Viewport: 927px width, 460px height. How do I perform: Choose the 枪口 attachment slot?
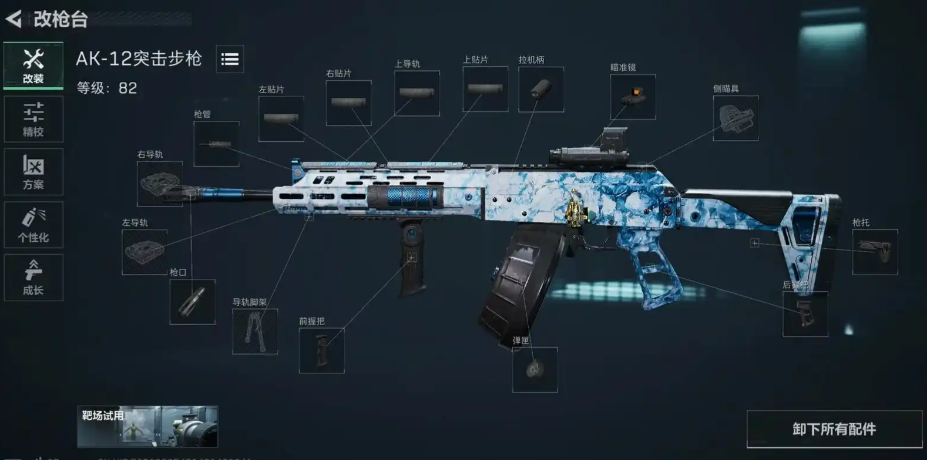(192, 301)
